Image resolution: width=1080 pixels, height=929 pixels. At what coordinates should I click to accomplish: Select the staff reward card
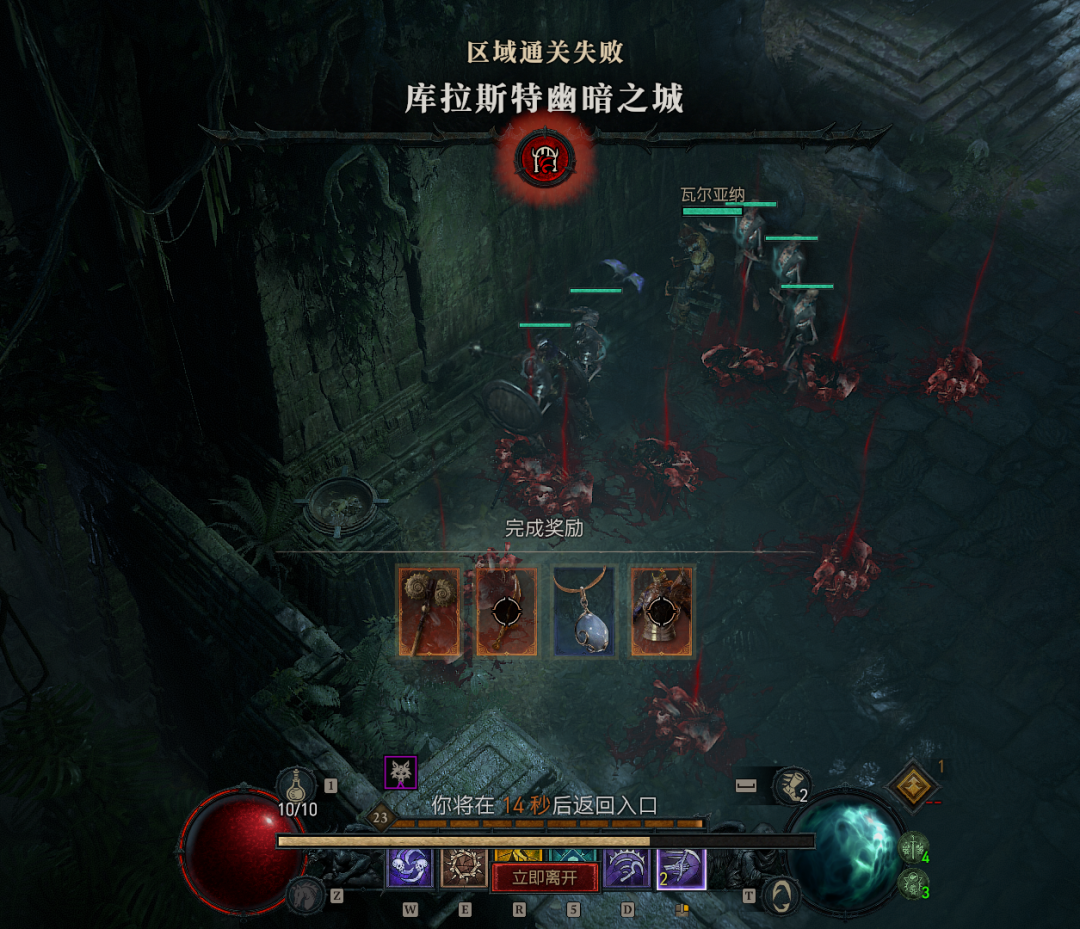(x=506, y=612)
